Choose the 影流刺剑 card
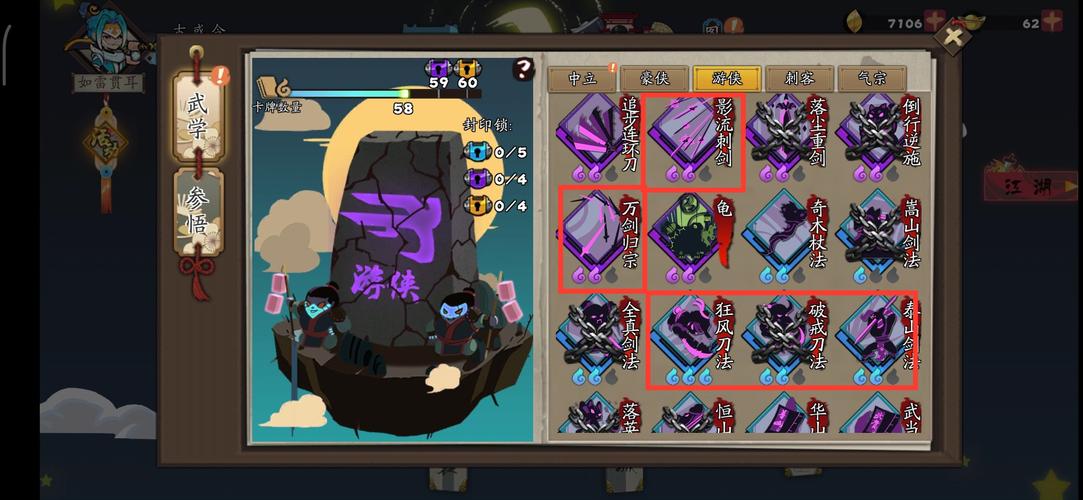 coord(693,139)
